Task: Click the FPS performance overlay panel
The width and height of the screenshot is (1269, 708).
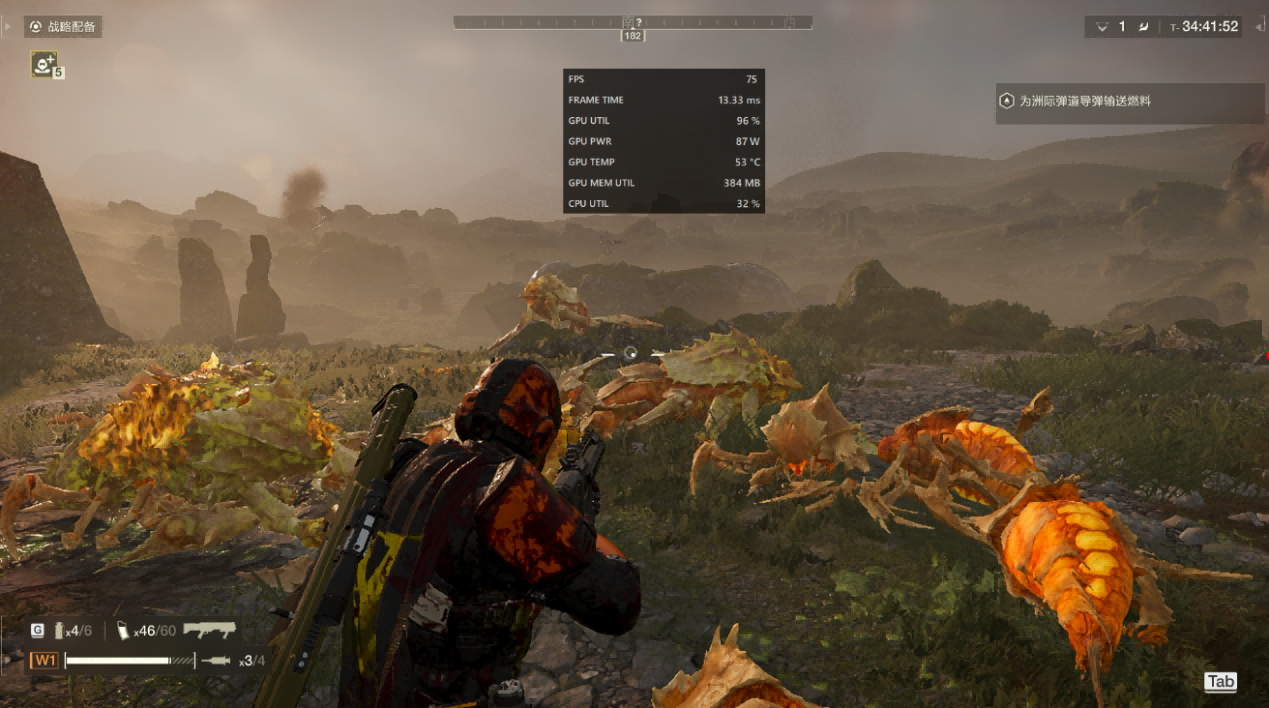Action: click(664, 141)
